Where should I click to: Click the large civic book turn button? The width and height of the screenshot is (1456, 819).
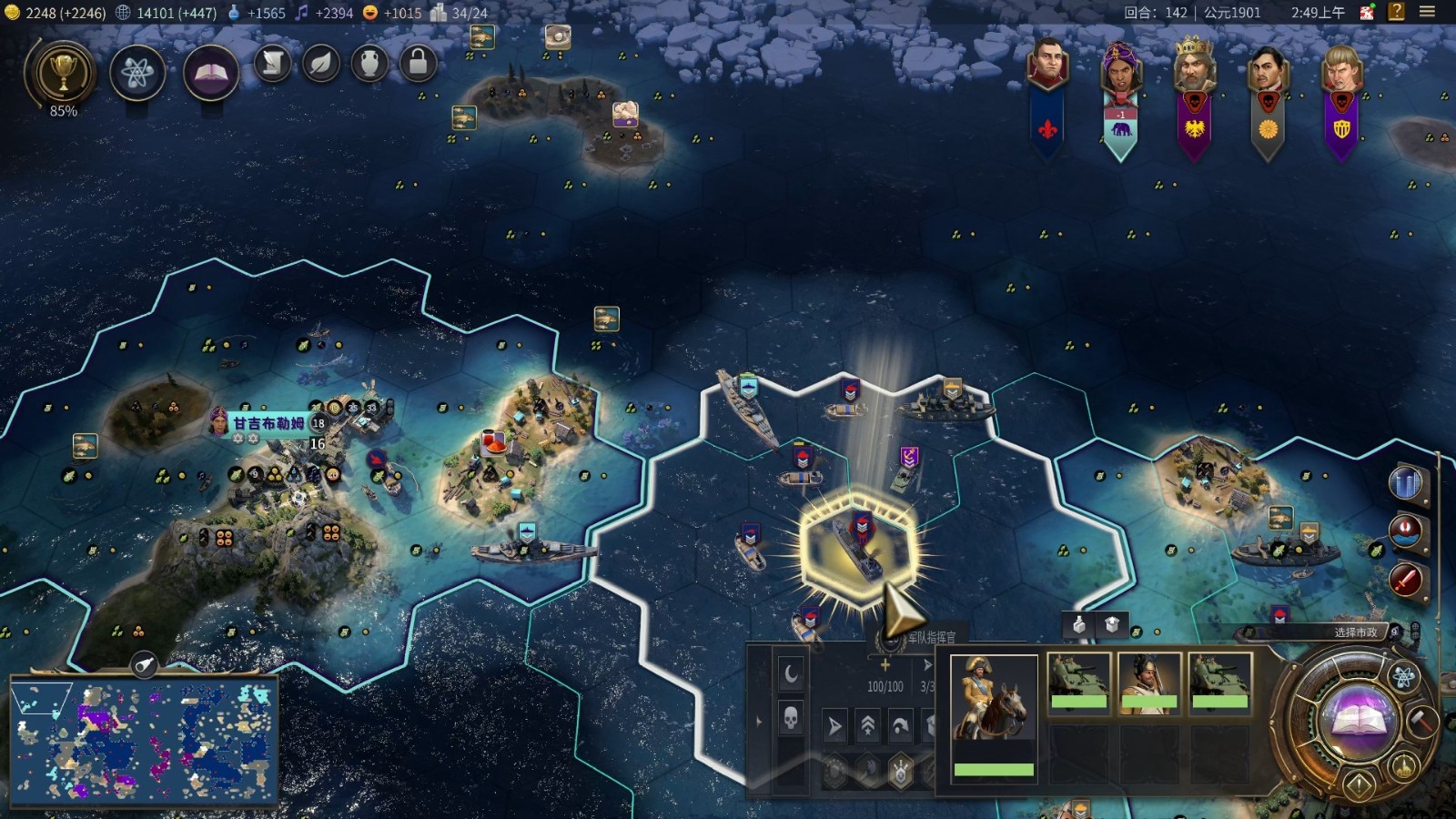1359,719
